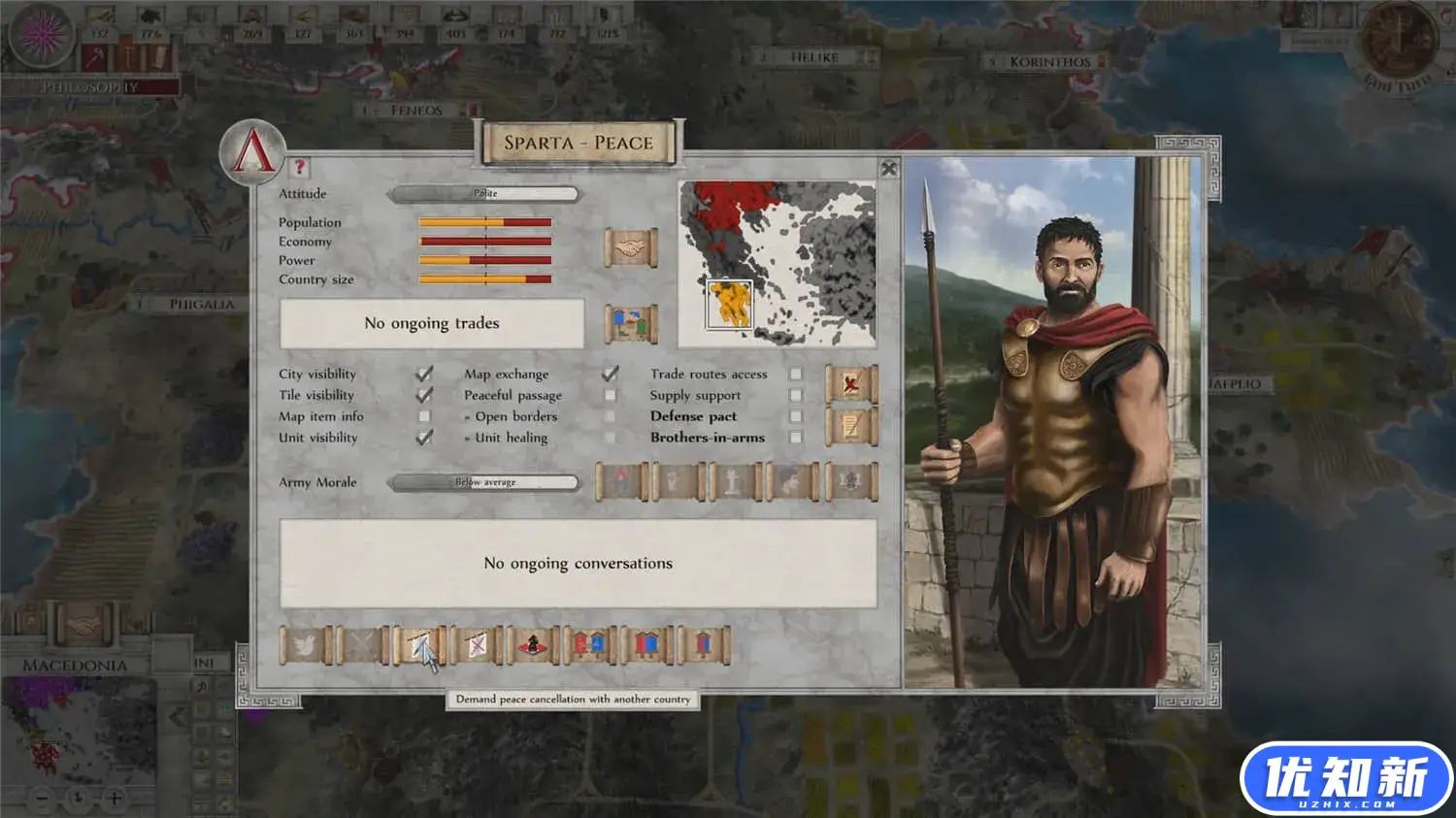Image resolution: width=1456 pixels, height=818 pixels.
Task: Open the question mark help button
Action: click(x=299, y=167)
